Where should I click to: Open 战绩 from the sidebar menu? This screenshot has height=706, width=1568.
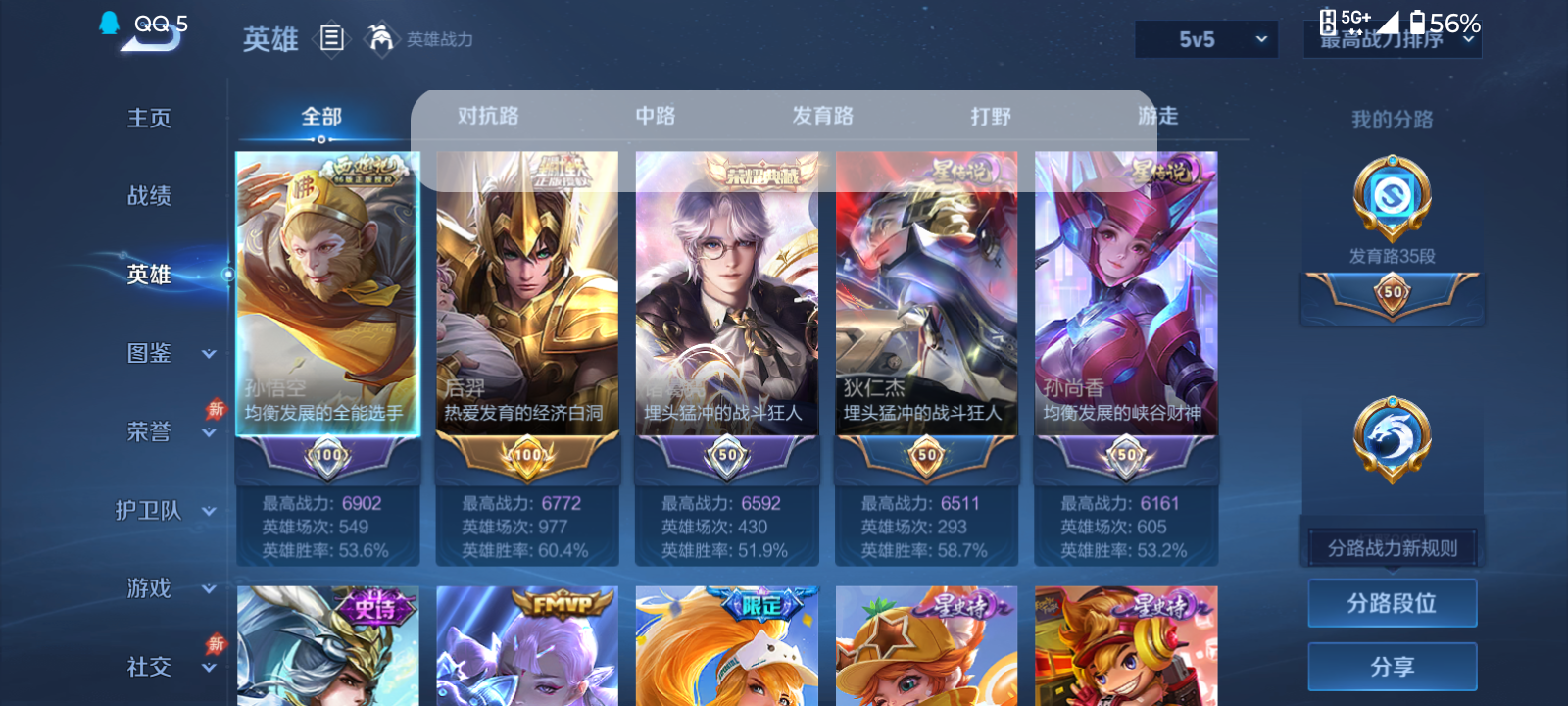[x=149, y=196]
